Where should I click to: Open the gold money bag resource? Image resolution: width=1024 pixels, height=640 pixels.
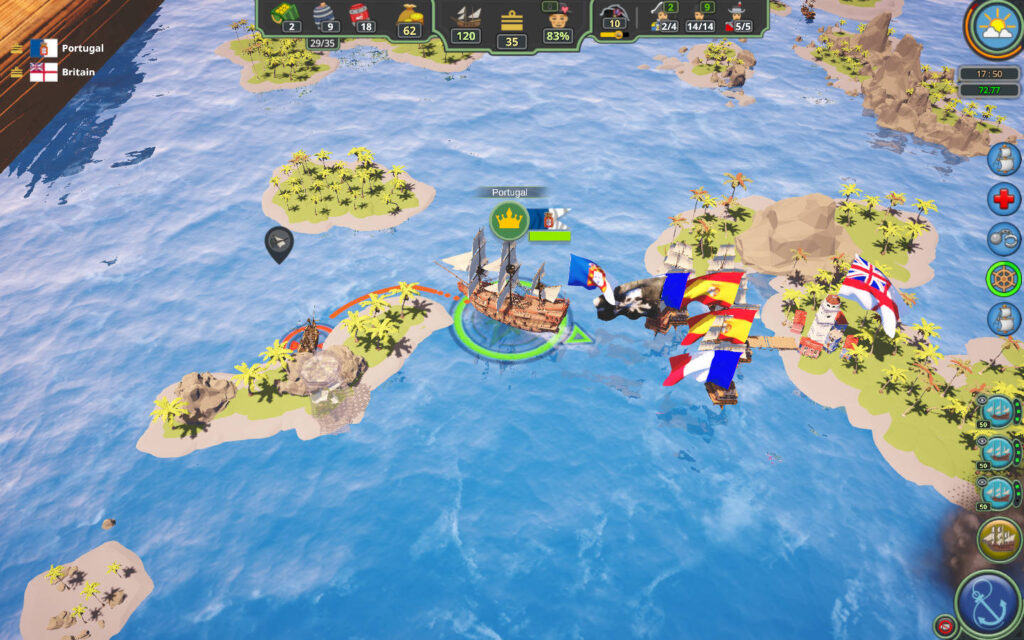(x=408, y=14)
